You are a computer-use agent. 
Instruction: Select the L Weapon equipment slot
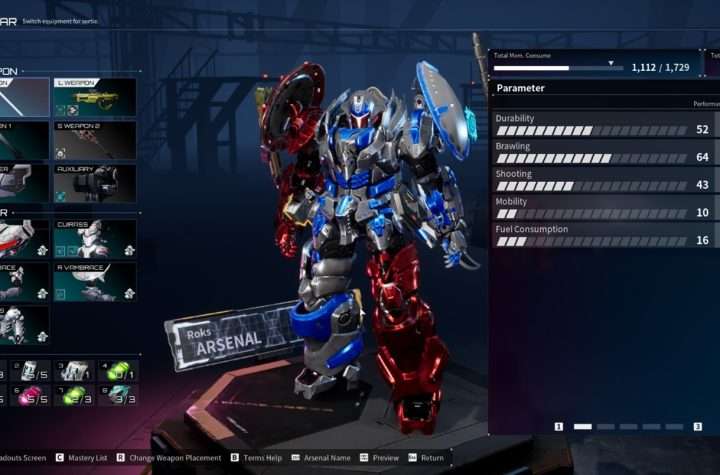[x=95, y=97]
